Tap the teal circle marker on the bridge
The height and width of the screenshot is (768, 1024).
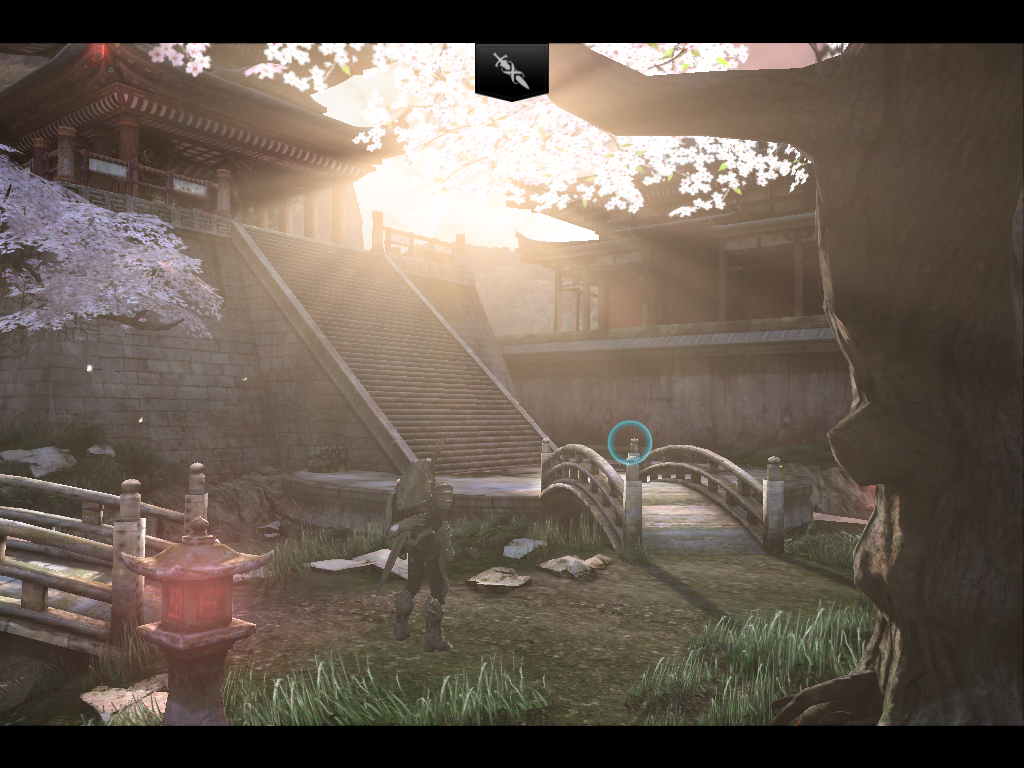click(x=630, y=442)
